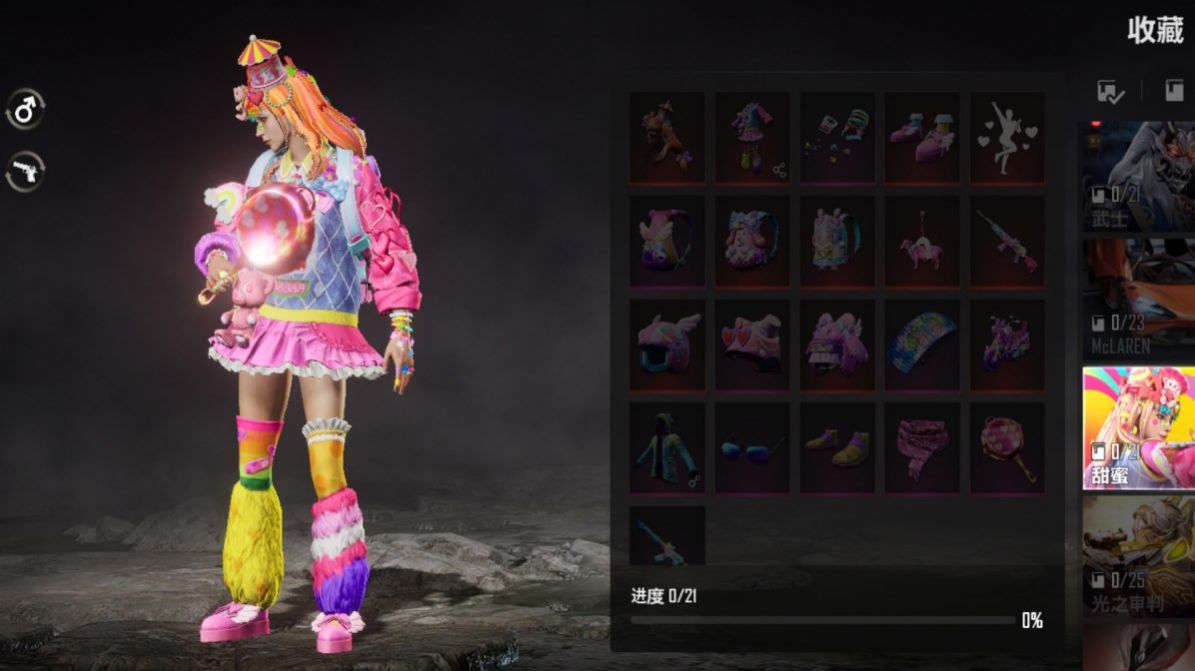Image resolution: width=1195 pixels, height=671 pixels.
Task: Select the pink motorcycle skin item
Action: [1007, 345]
